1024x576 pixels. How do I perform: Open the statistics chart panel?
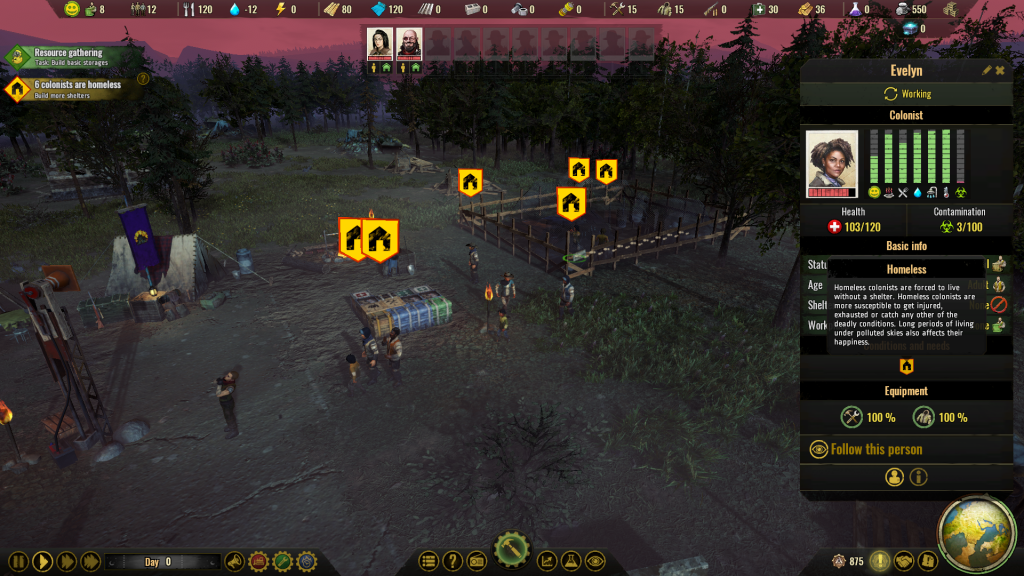pyautogui.click(x=547, y=562)
